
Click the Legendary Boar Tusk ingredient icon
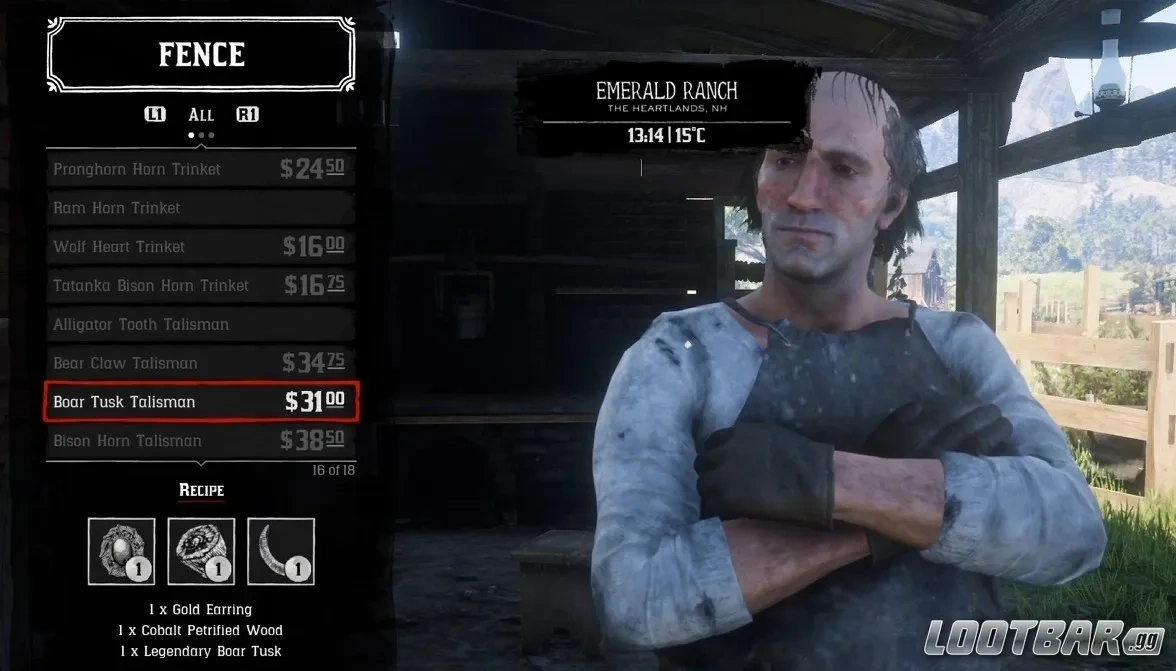pyautogui.click(x=281, y=551)
